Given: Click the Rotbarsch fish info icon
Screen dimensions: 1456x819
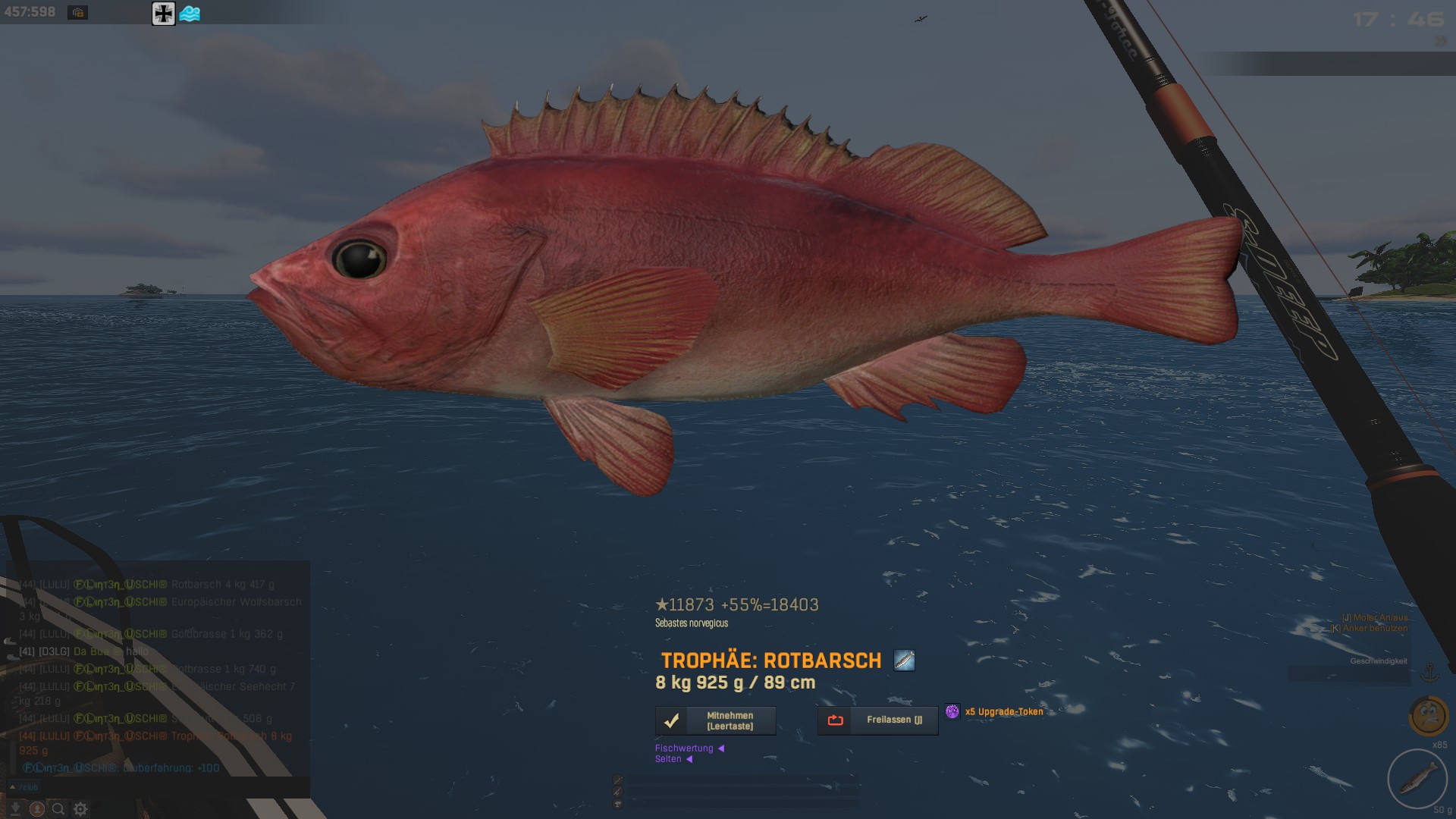Looking at the screenshot, I should (x=904, y=661).
